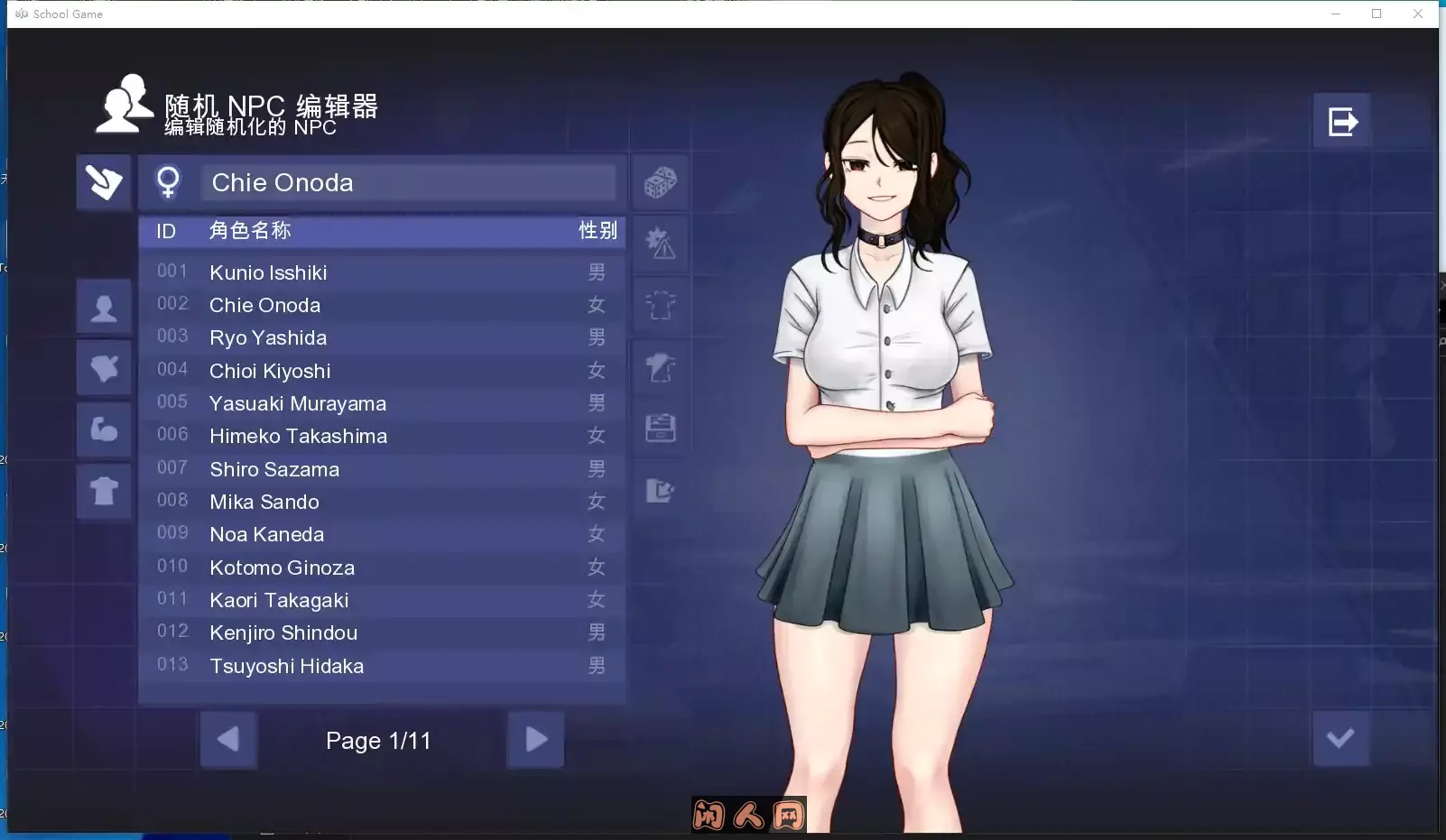The width and height of the screenshot is (1446, 840).
Task: Select the outfit edit icon under the shirt icon
Action: (662, 367)
